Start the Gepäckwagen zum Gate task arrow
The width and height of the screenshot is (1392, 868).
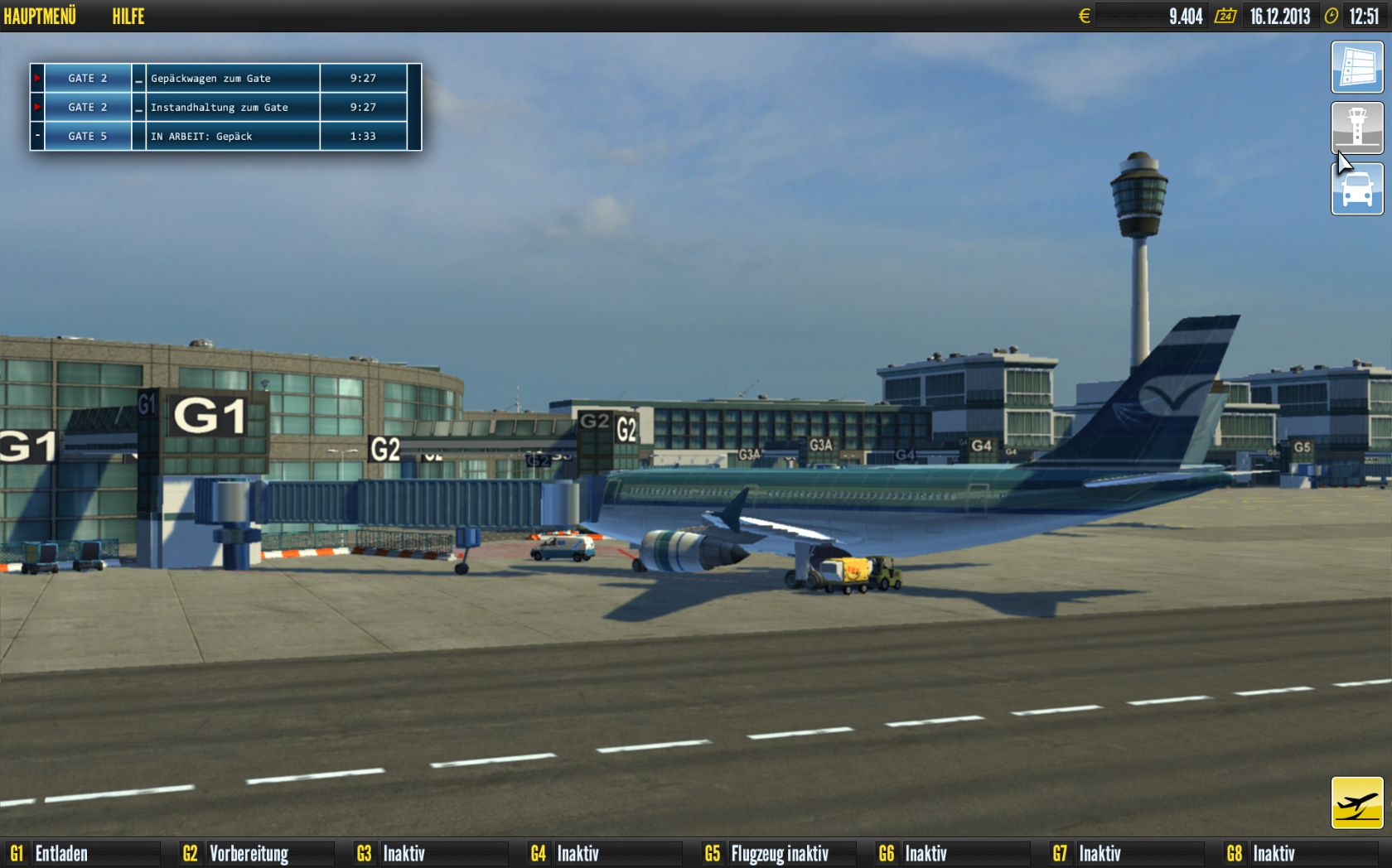click(36, 78)
